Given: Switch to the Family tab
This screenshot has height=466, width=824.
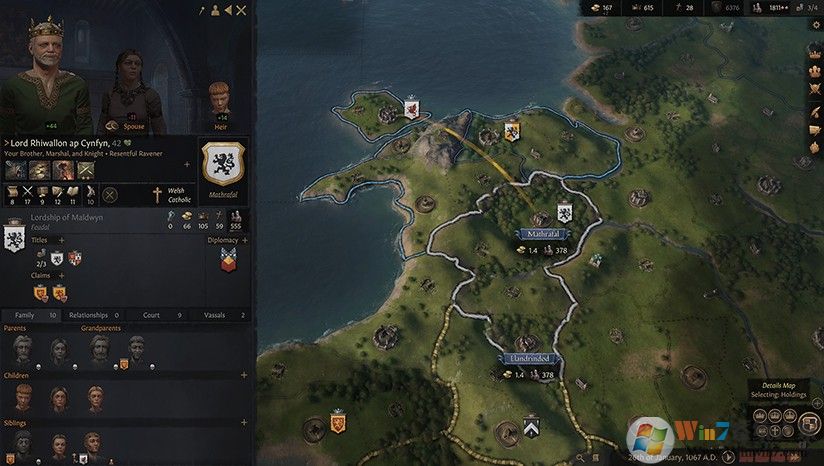Looking at the screenshot, I should point(31,314).
